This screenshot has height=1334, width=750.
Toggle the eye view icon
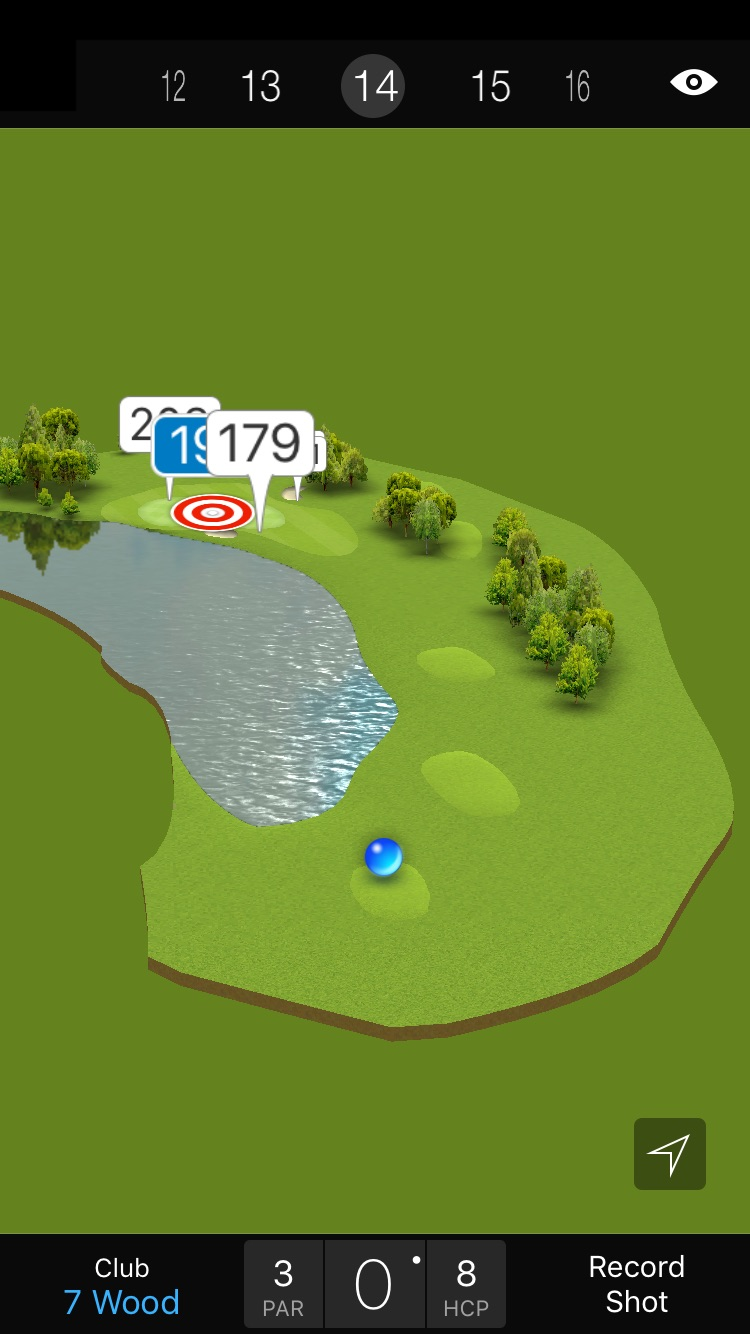click(693, 82)
